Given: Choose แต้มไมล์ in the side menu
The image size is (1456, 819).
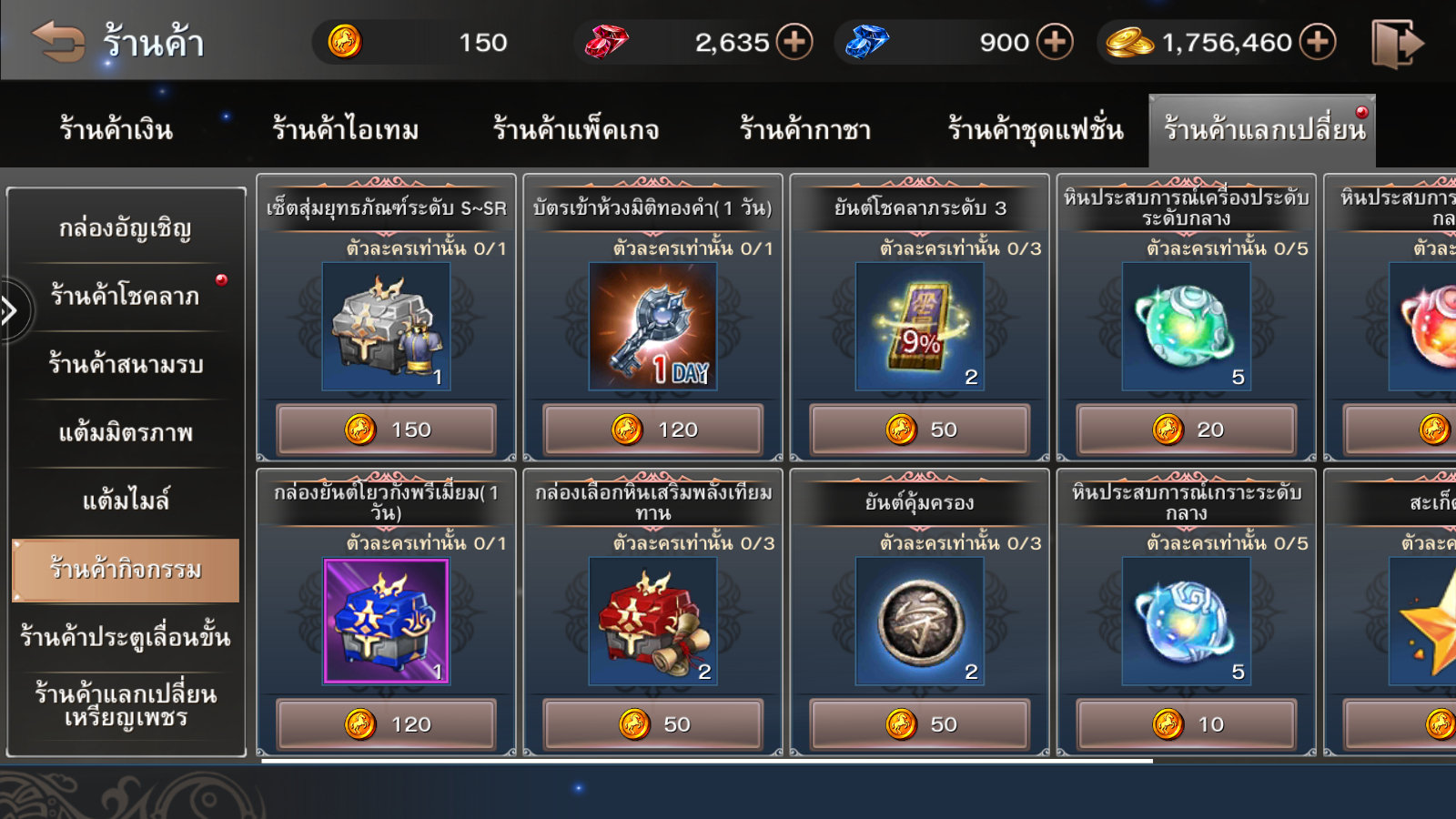Looking at the screenshot, I should [126, 500].
